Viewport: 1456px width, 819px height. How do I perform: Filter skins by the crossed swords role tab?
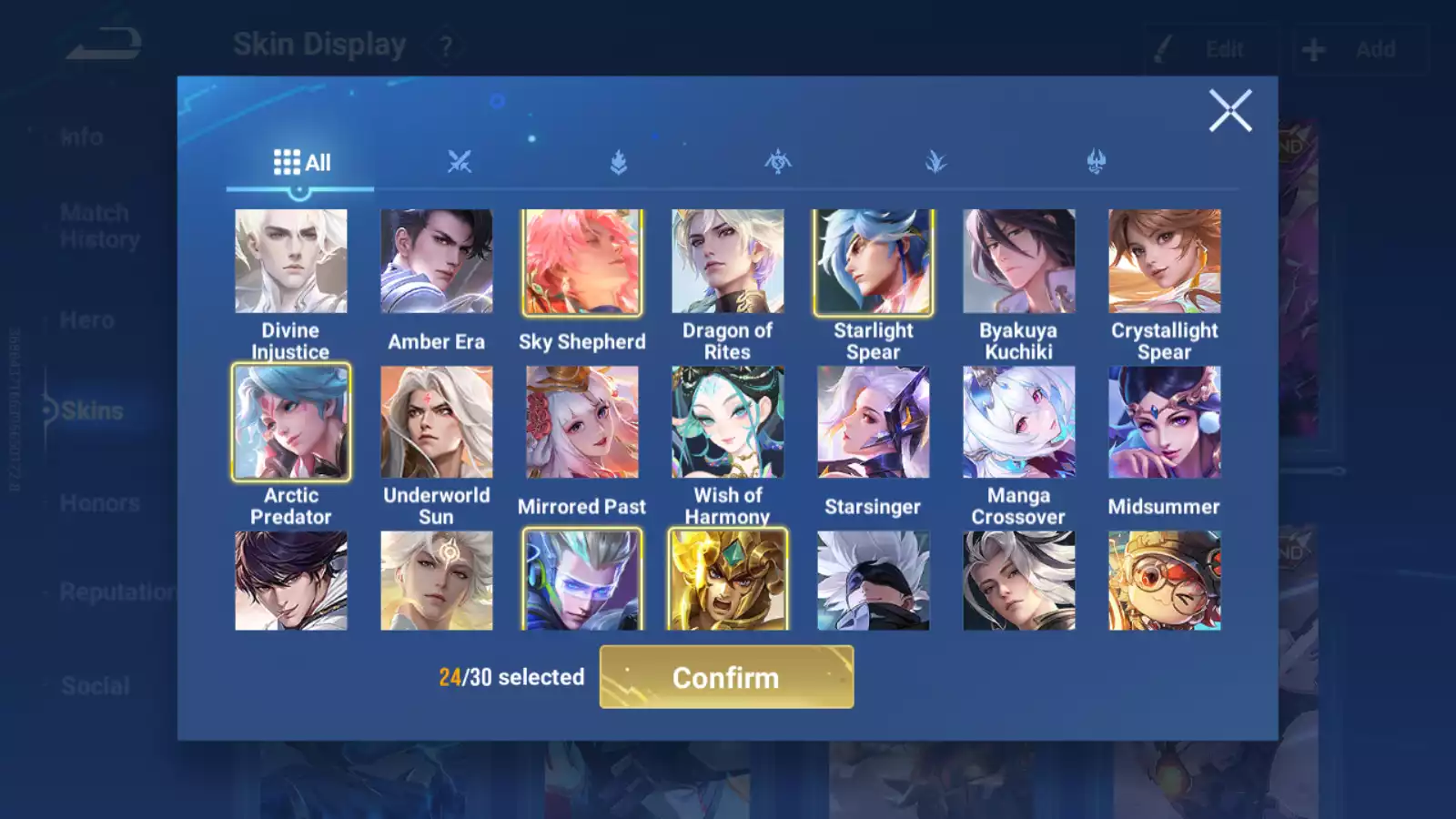(x=460, y=163)
